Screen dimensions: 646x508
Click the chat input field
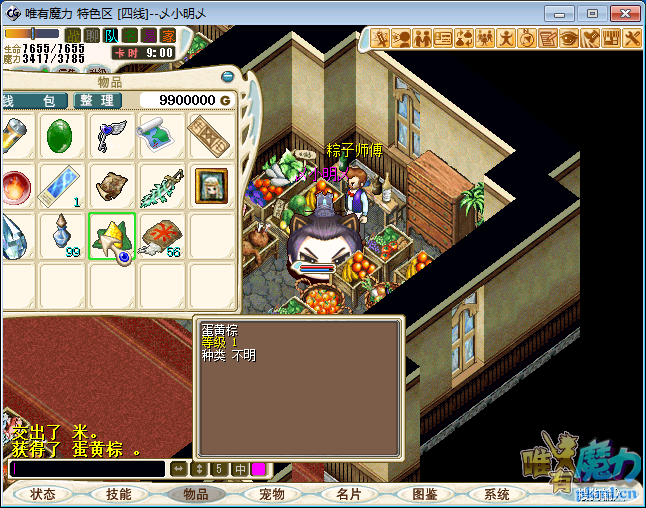point(87,469)
